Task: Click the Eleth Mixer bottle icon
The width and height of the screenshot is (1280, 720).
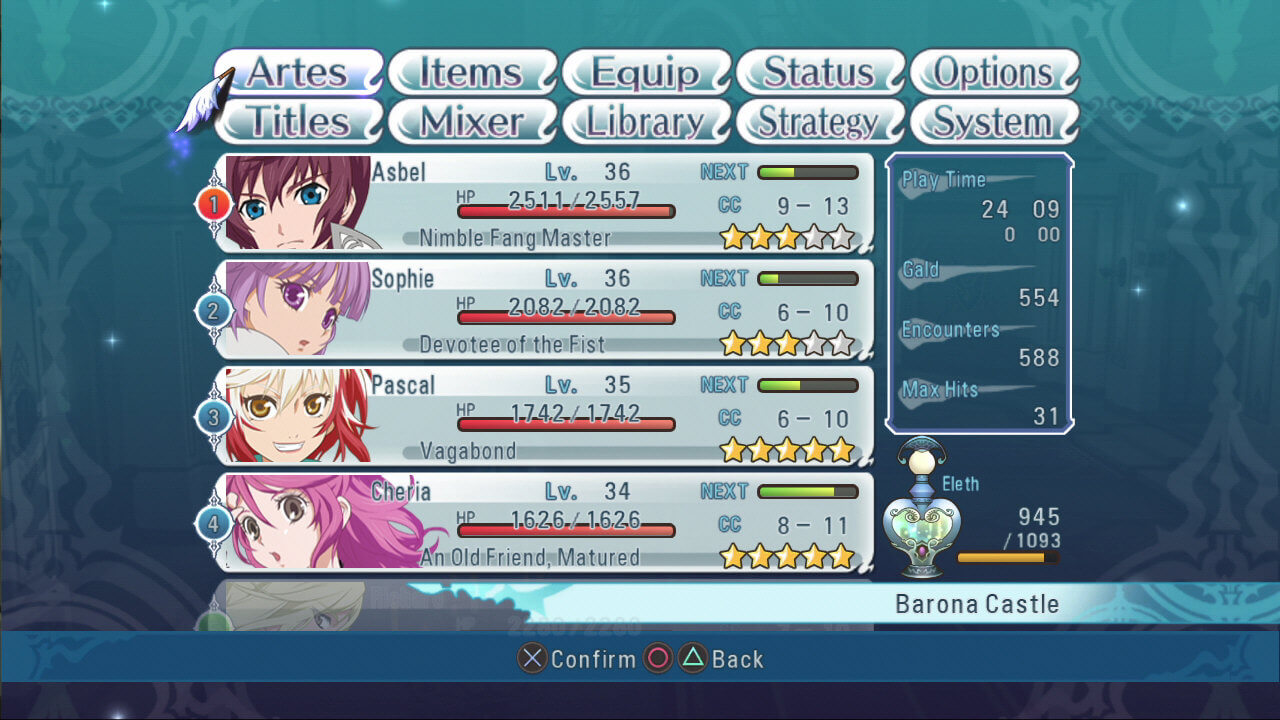Action: pos(921,508)
